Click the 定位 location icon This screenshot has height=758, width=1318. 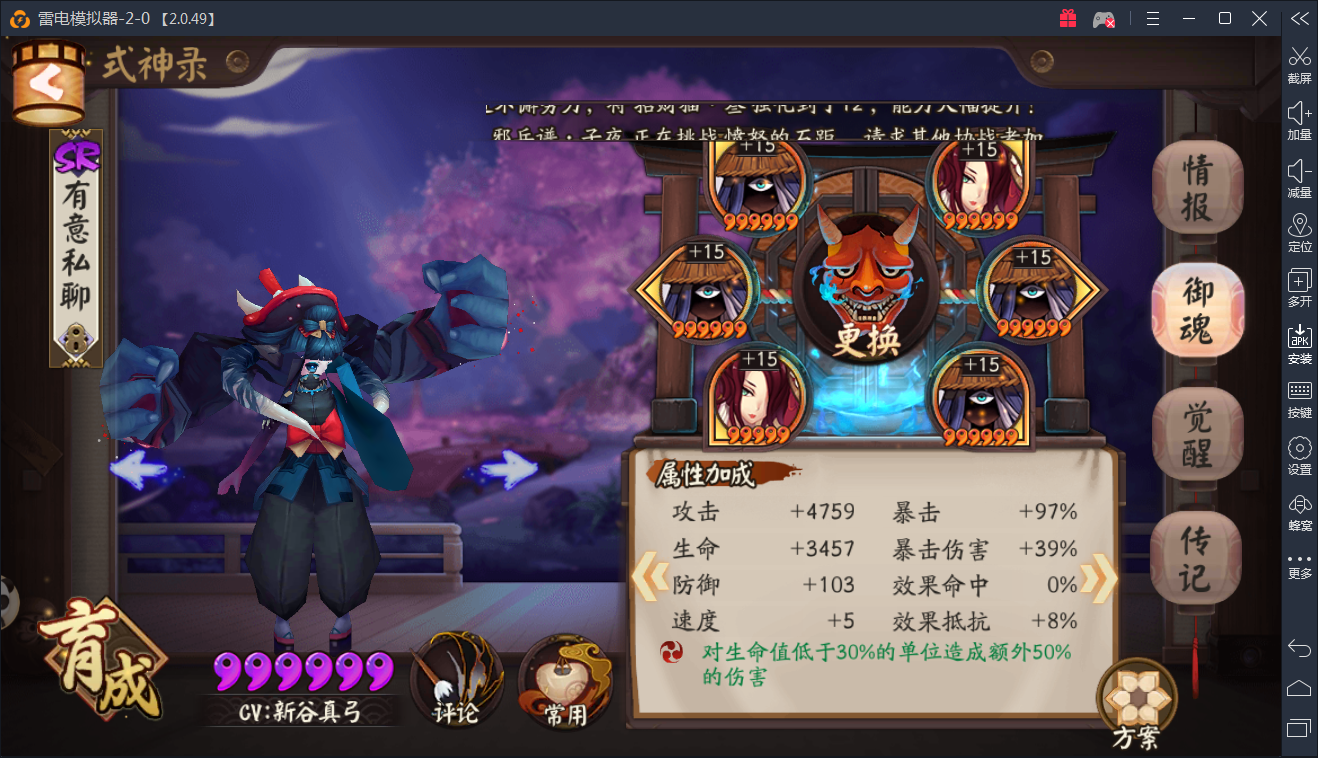tap(1299, 232)
